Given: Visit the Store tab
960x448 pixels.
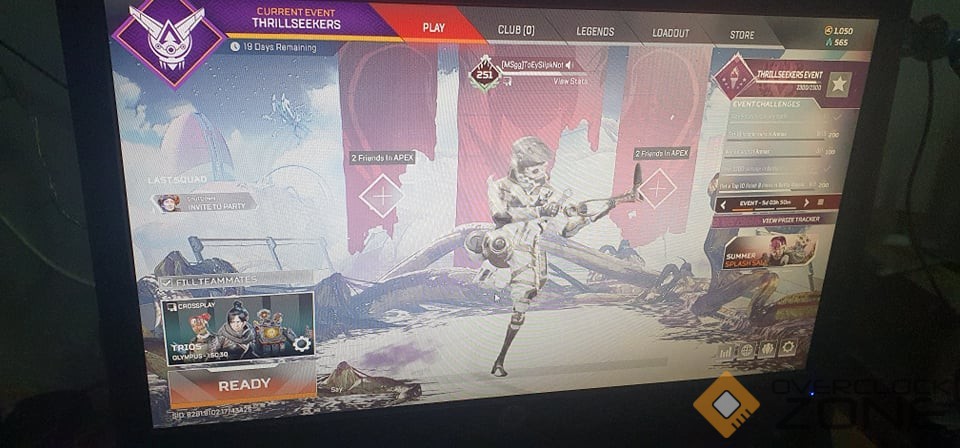Looking at the screenshot, I should click(741, 35).
